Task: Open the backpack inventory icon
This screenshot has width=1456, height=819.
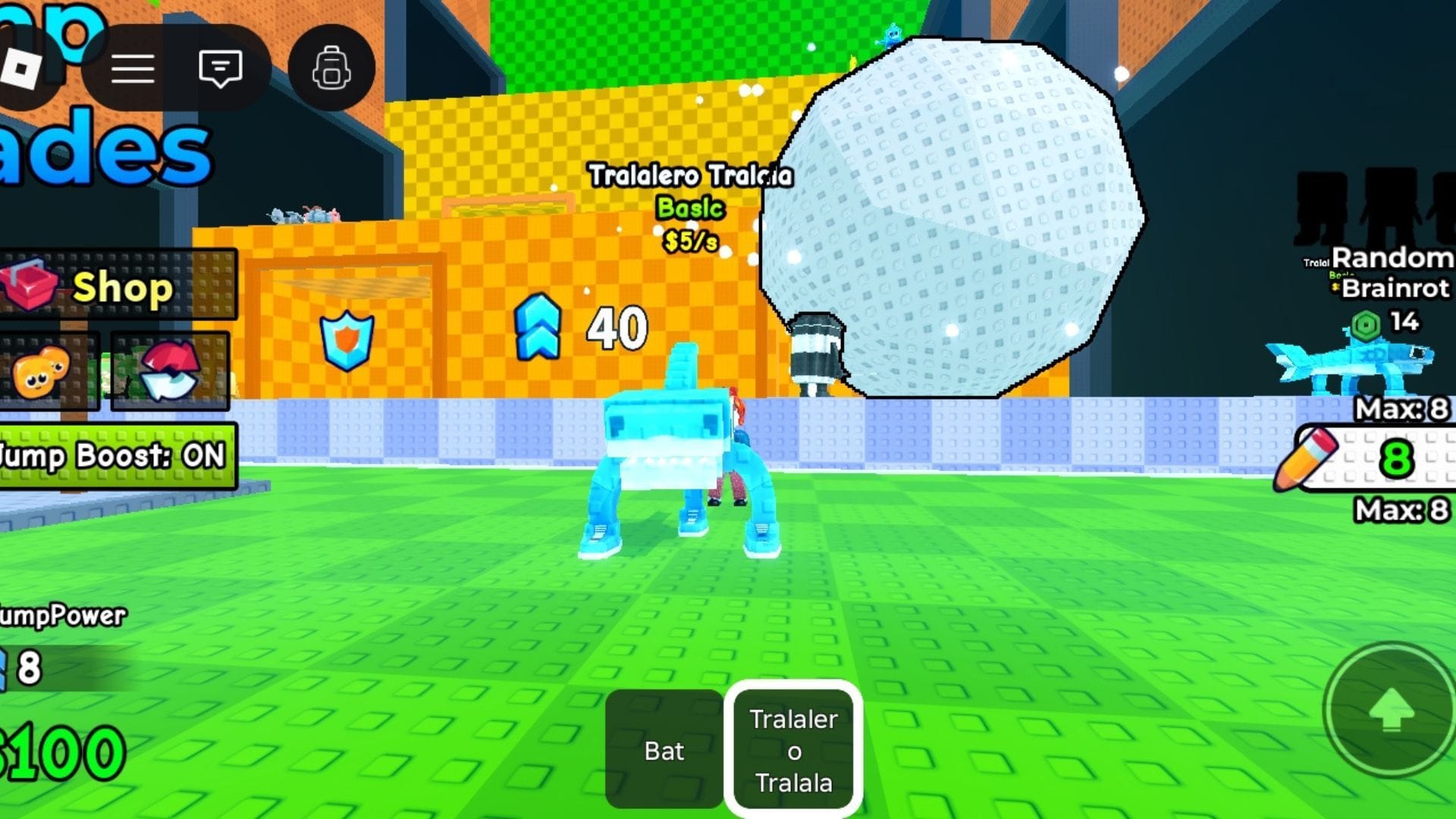Action: pyautogui.click(x=331, y=67)
